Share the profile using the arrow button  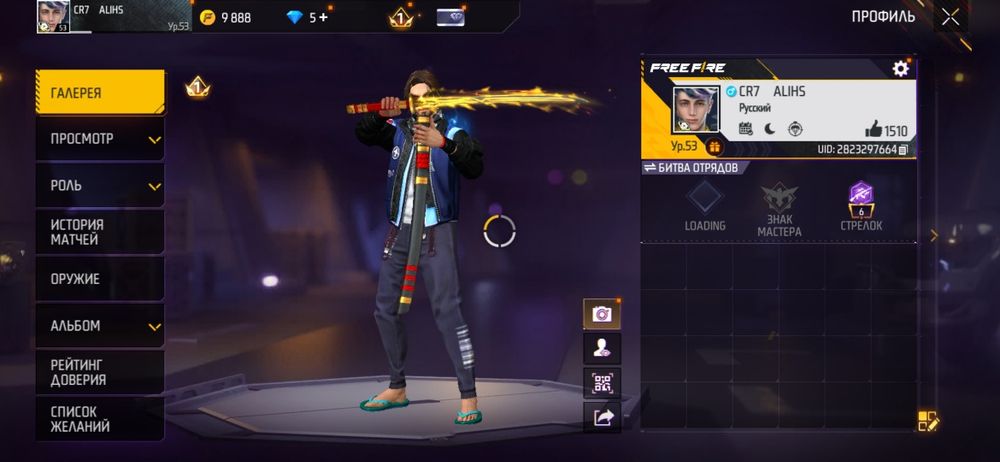[602, 418]
